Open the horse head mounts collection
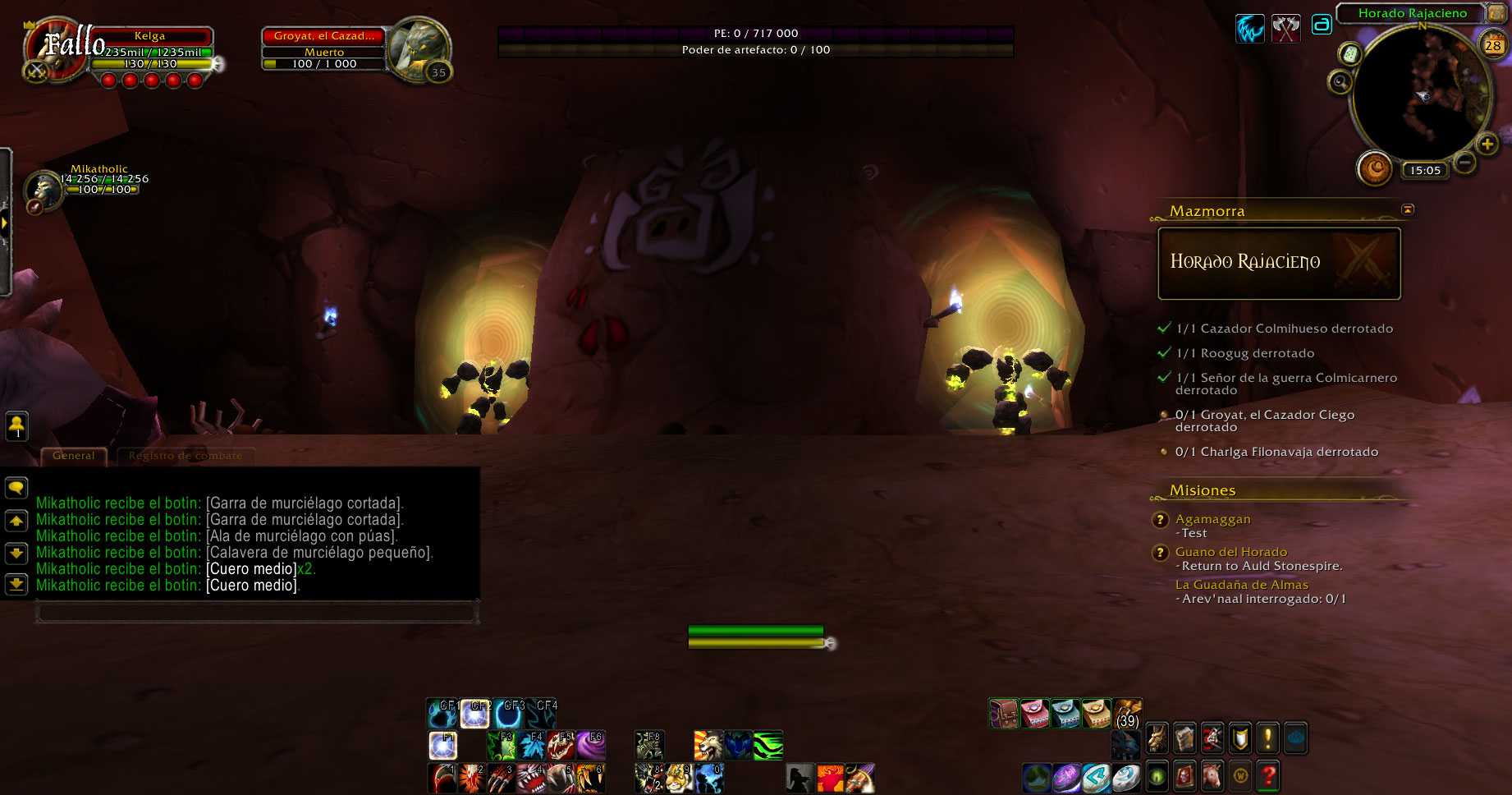The width and height of the screenshot is (1512, 795). pos(1212,776)
